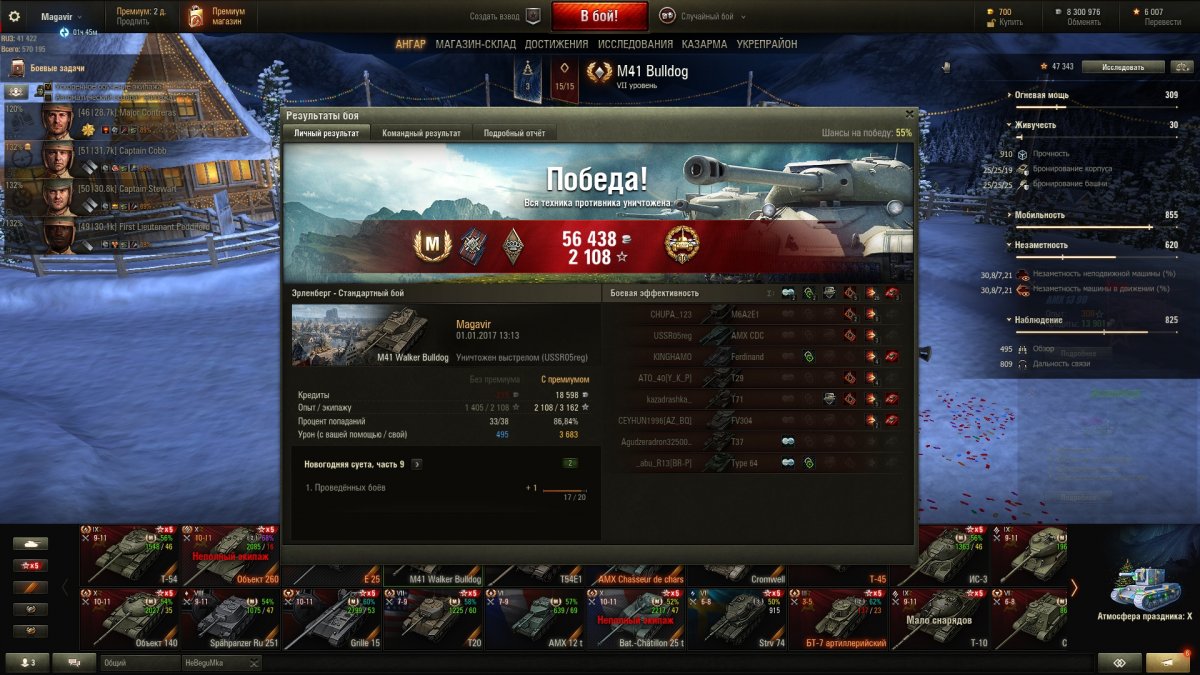Open the game settings gear icon
Image resolution: width=1200 pixels, height=675 pixels.
[14, 16]
